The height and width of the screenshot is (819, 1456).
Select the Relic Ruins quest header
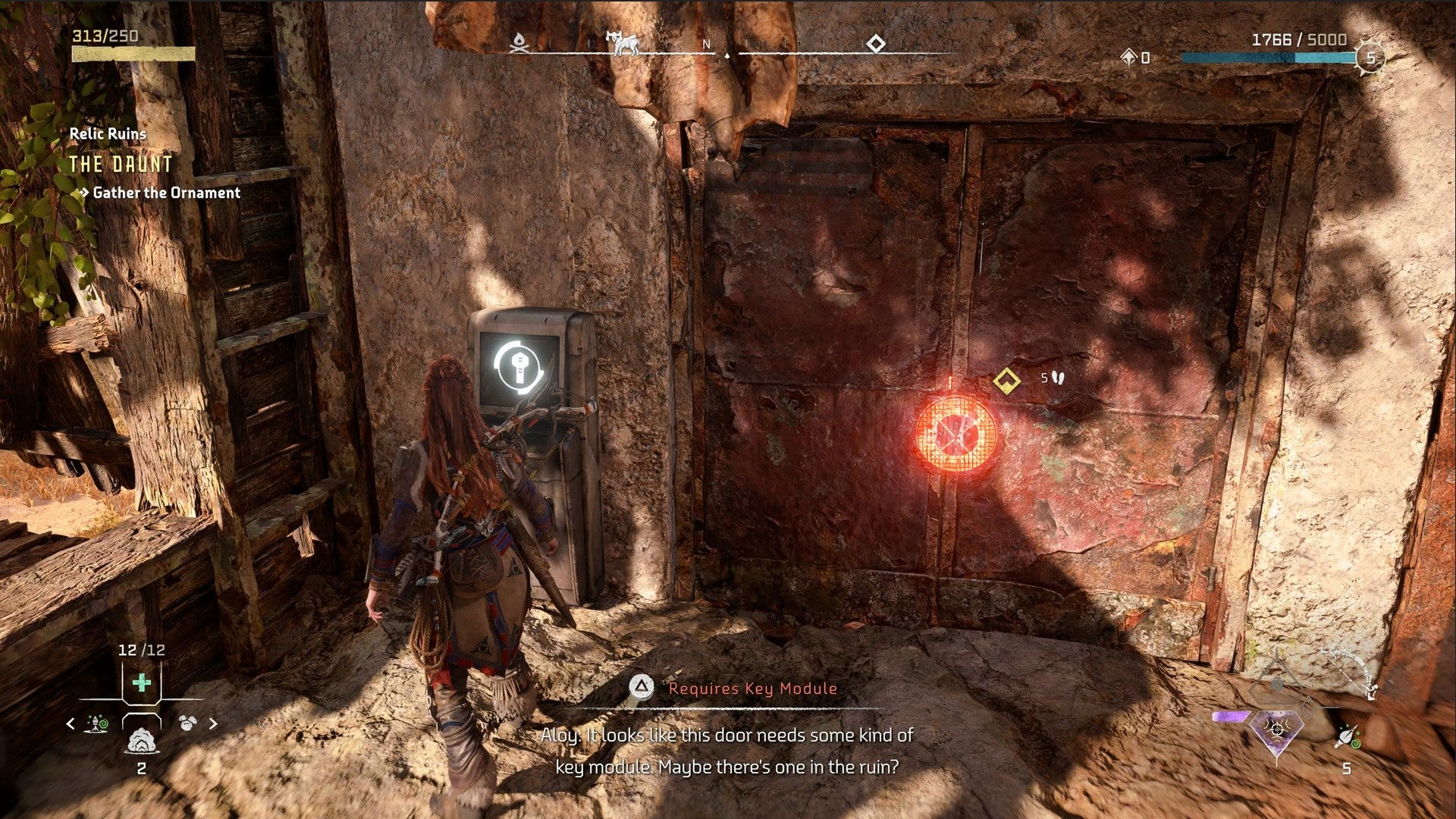coord(108,134)
